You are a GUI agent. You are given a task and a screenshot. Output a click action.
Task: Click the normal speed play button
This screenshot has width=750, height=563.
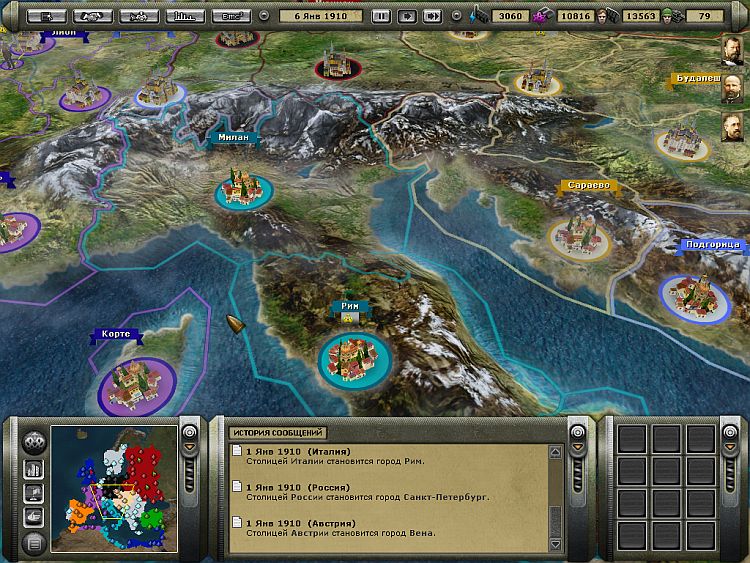(x=407, y=16)
